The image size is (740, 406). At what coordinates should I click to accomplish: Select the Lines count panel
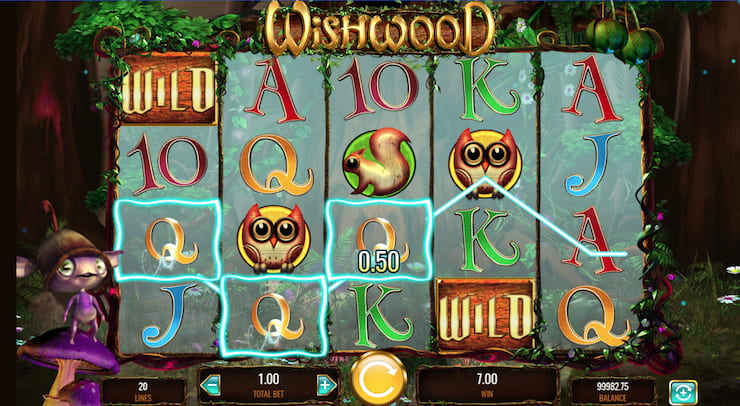142,389
